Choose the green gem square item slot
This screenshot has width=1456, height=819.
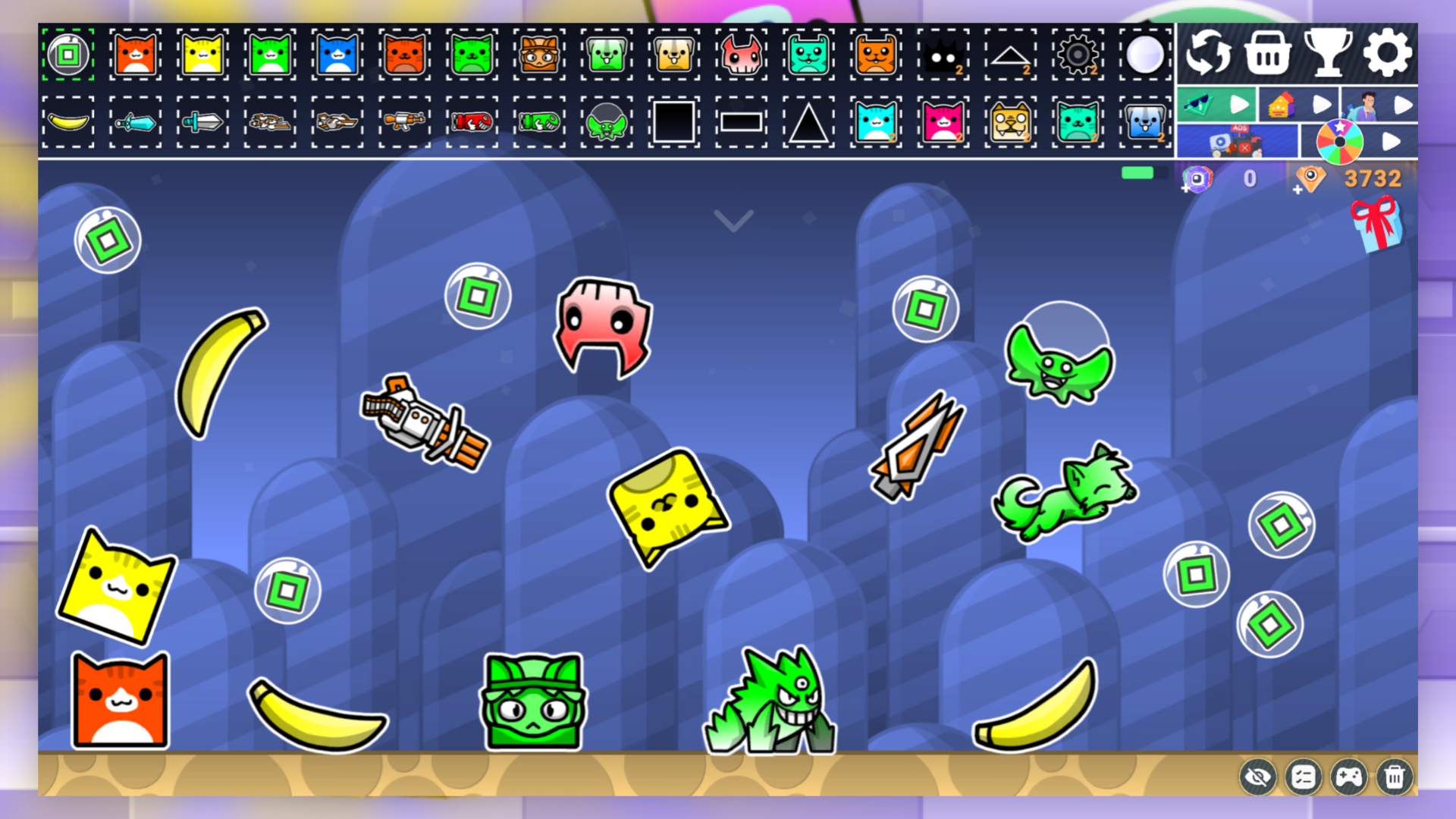point(67,55)
